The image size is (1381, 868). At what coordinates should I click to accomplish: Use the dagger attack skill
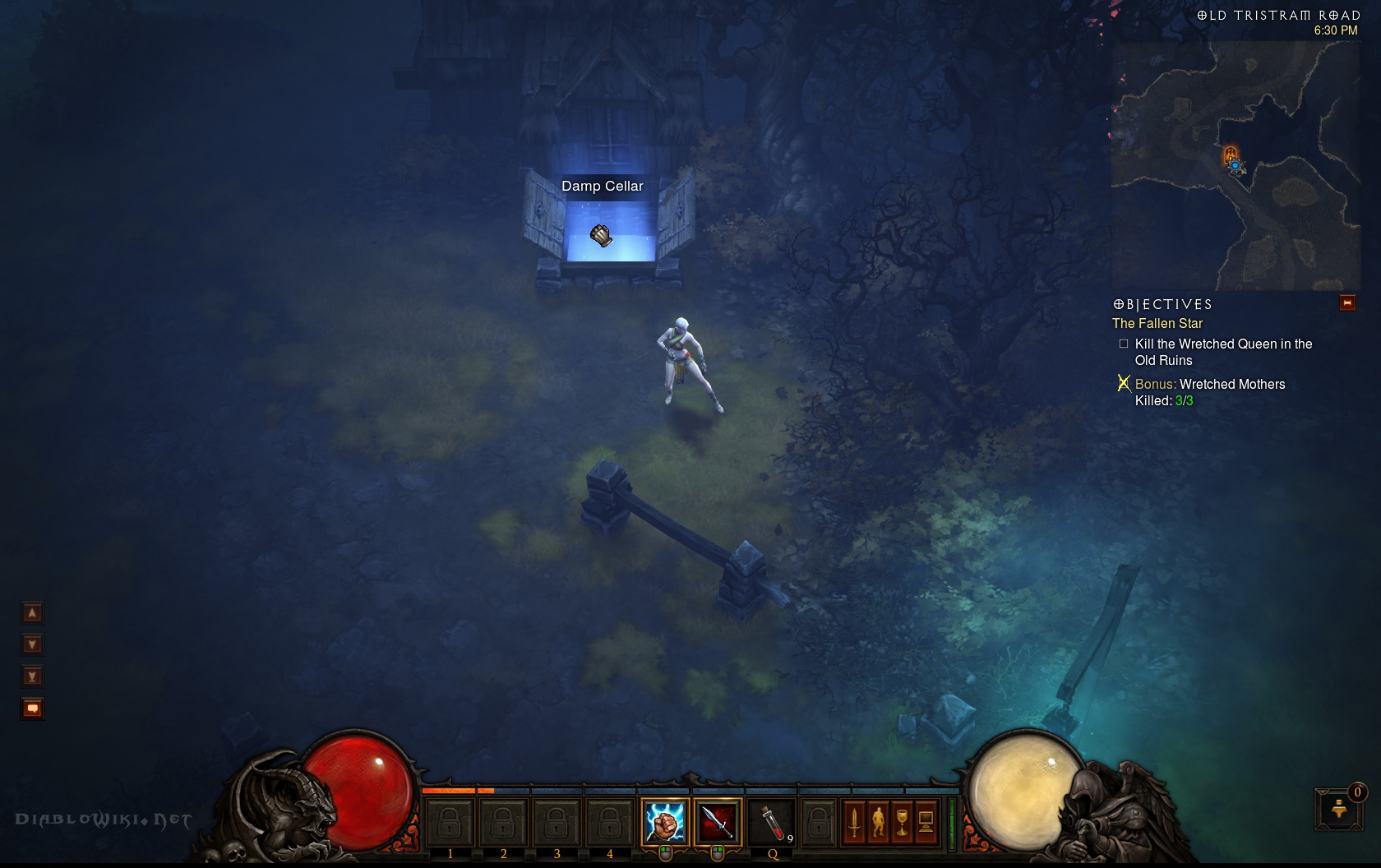(718, 821)
